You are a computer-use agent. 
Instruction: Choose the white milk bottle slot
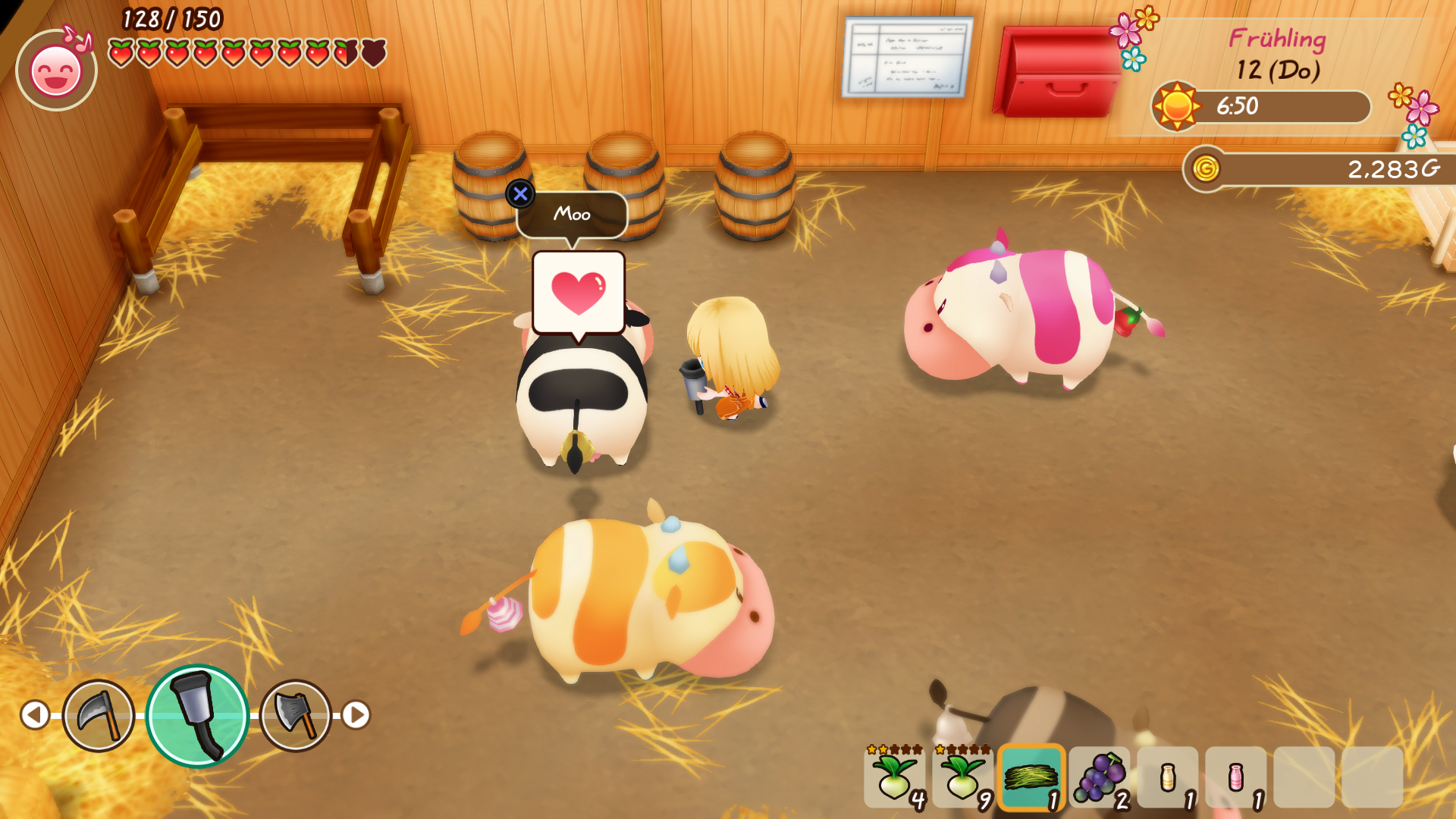pos(1168,777)
